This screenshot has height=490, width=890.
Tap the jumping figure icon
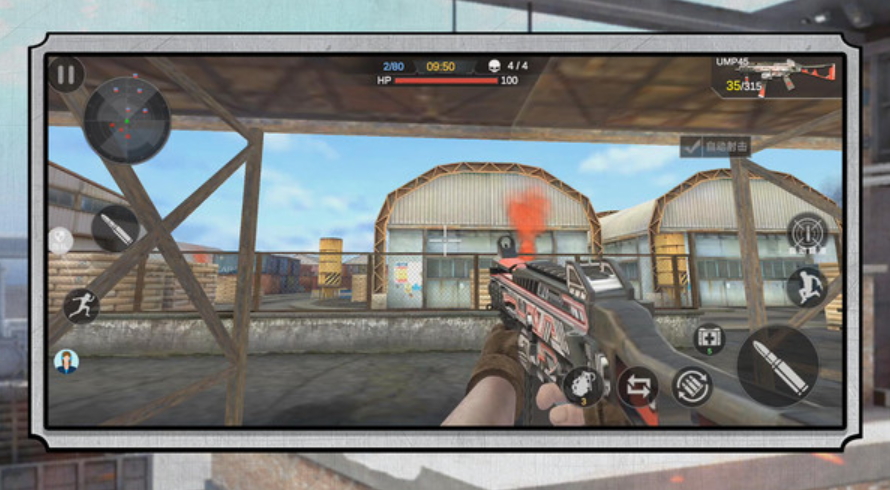[805, 287]
